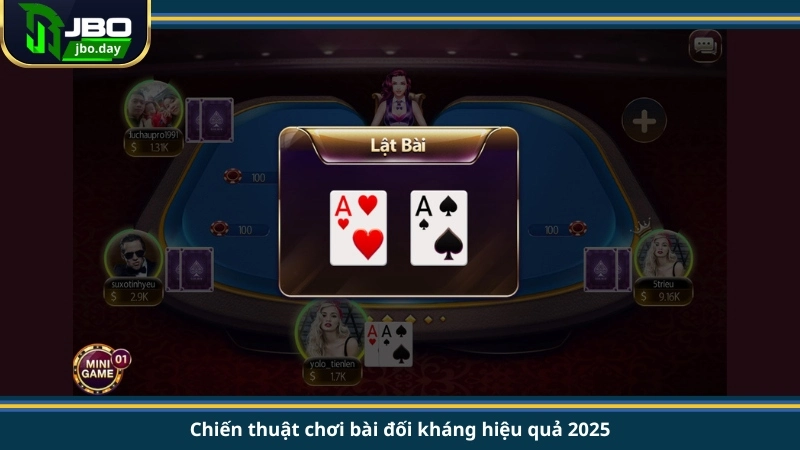
Task: Flip the Ace of Hearts card
Action: pyautogui.click(x=358, y=227)
